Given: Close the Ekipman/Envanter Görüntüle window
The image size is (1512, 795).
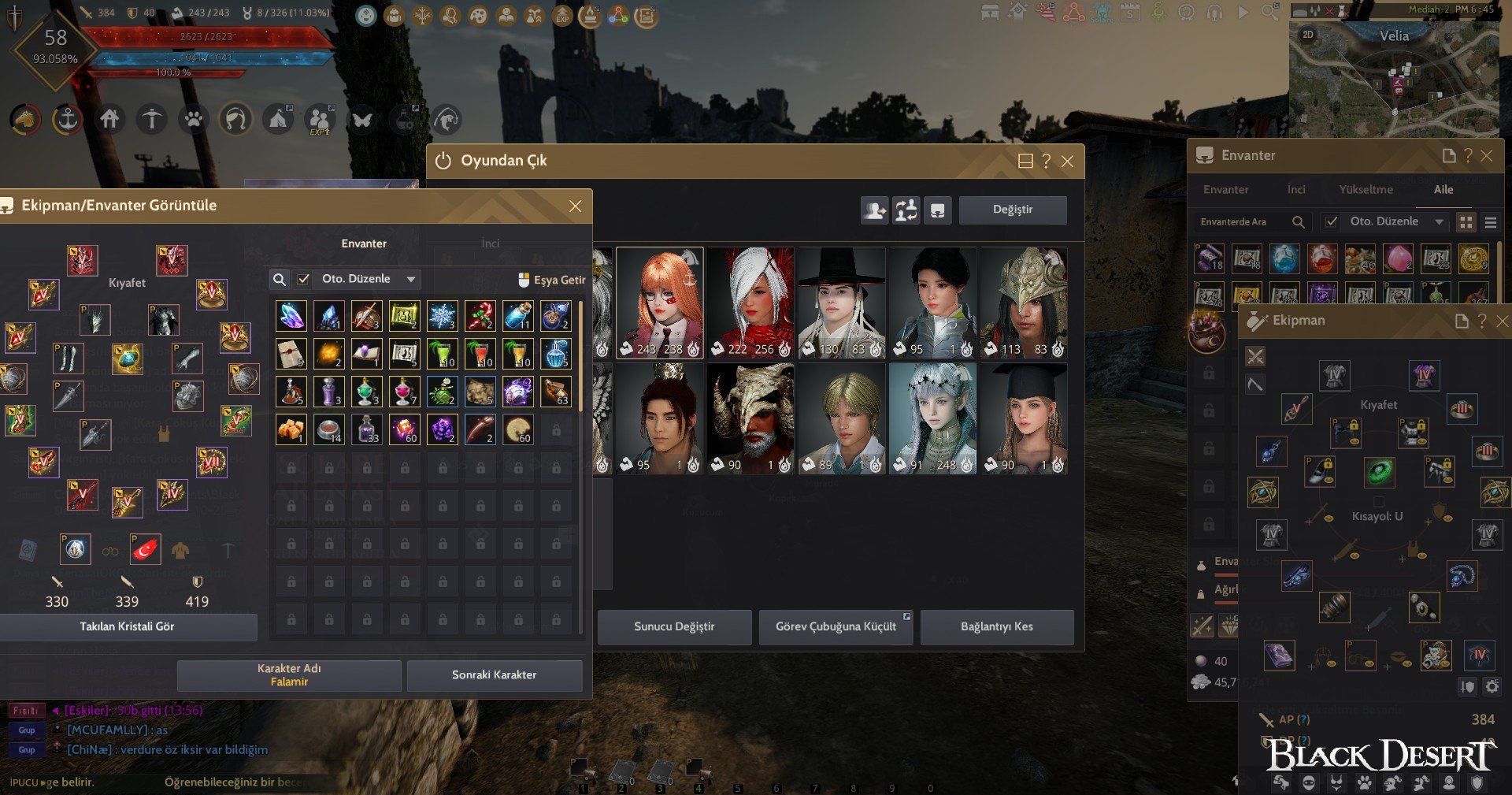Looking at the screenshot, I should (576, 206).
